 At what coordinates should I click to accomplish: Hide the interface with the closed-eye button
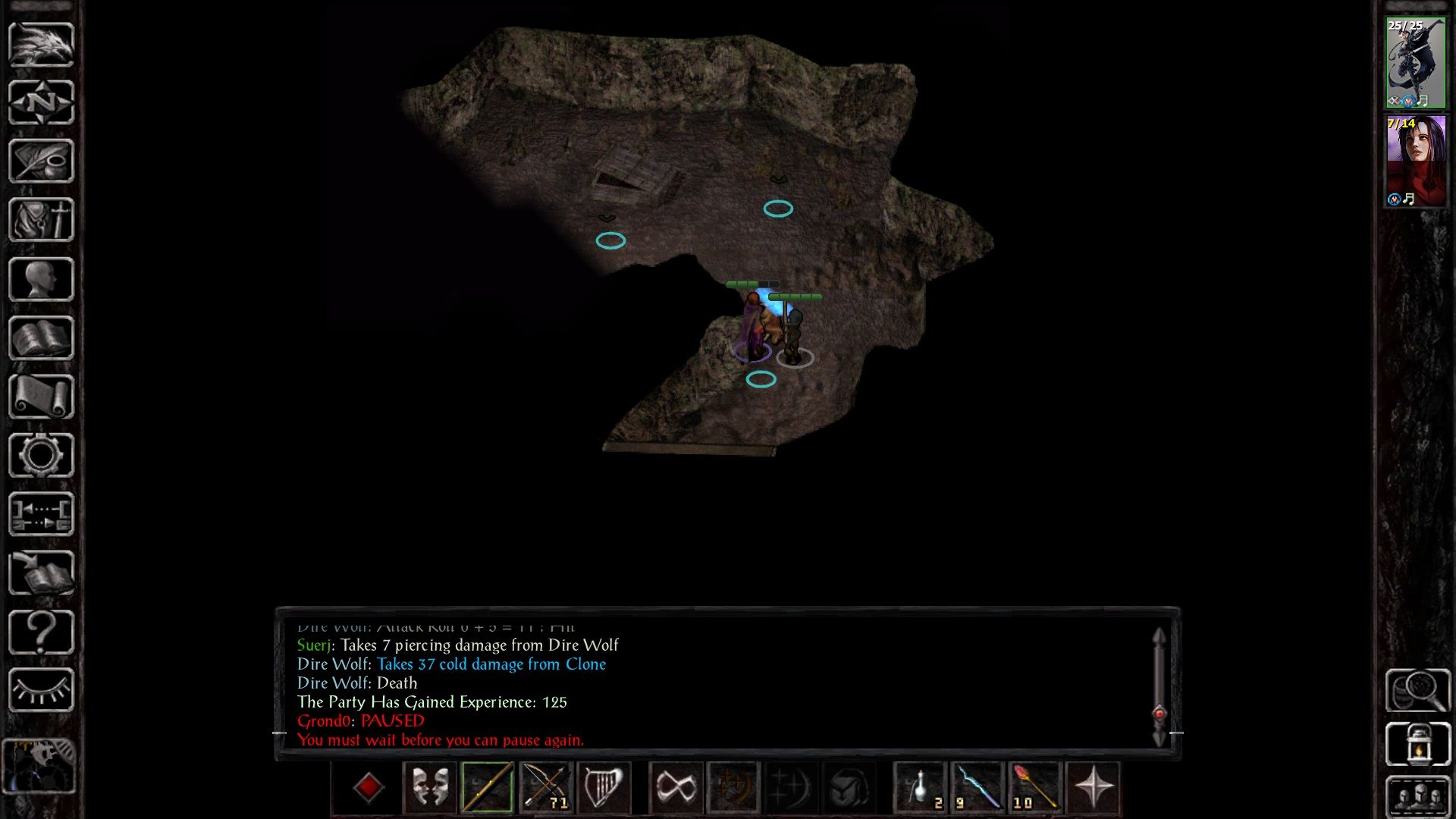point(41,690)
